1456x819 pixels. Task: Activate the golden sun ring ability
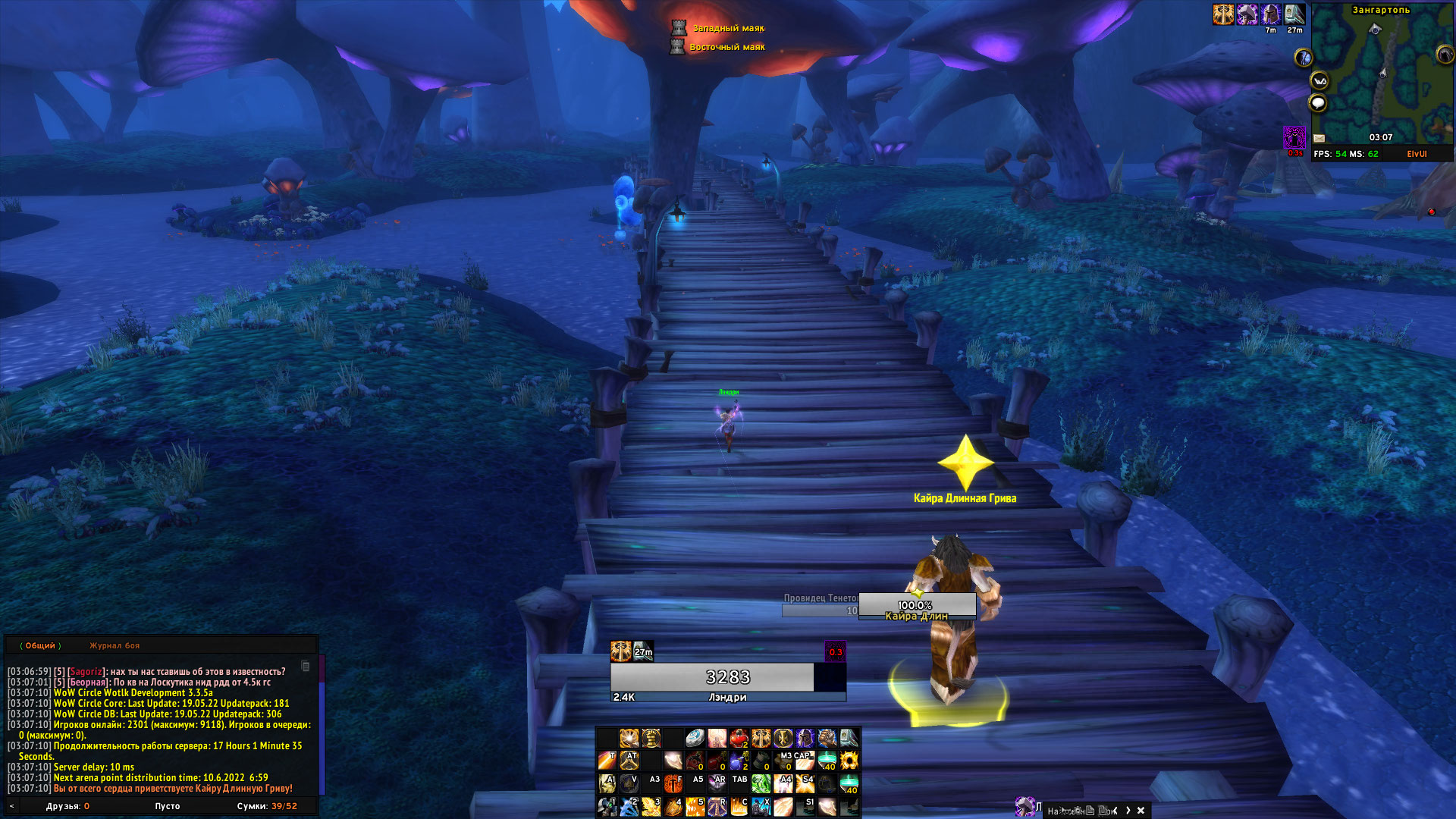[x=849, y=761]
